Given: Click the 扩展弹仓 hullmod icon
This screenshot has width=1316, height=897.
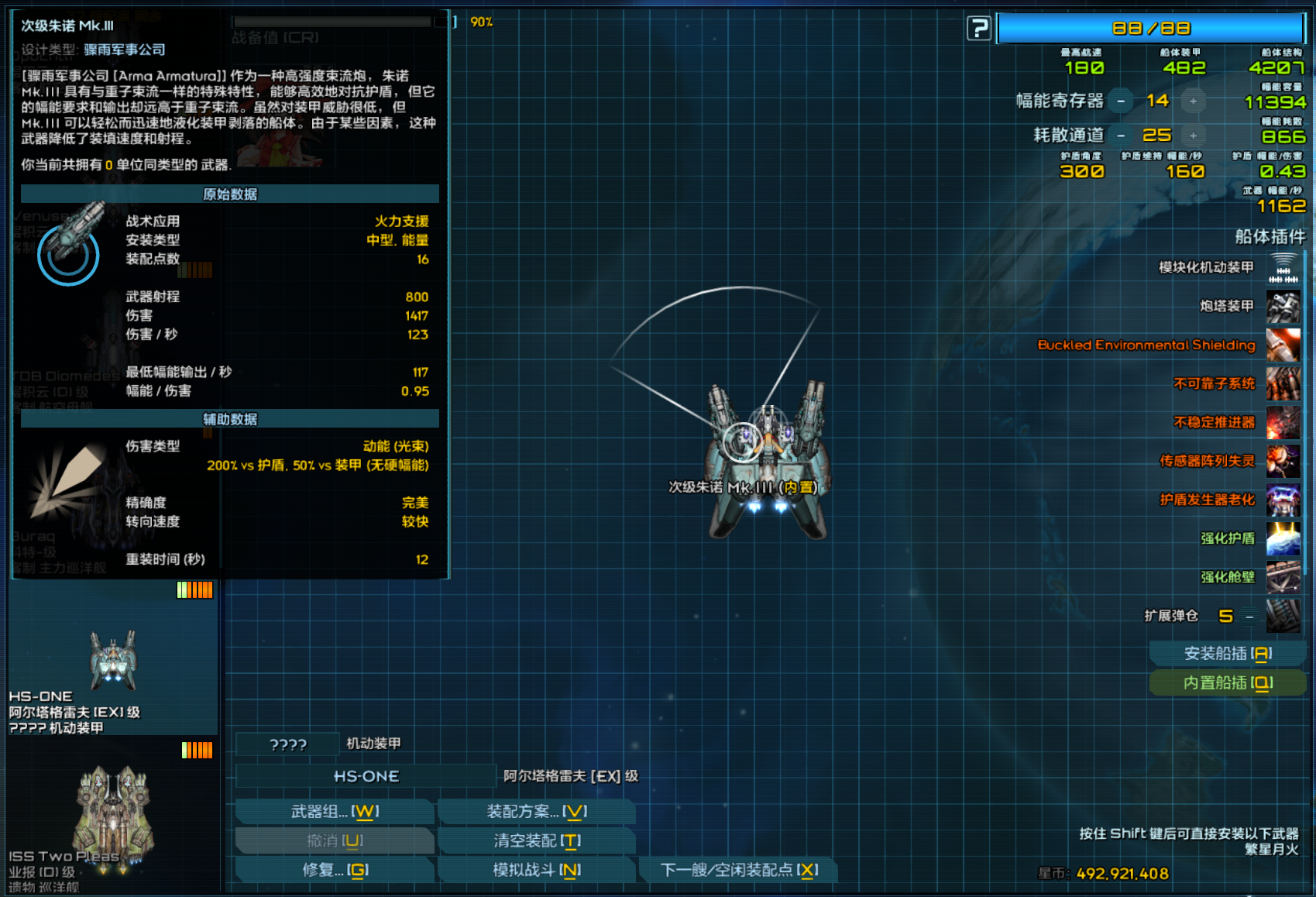Looking at the screenshot, I should 1282,616.
